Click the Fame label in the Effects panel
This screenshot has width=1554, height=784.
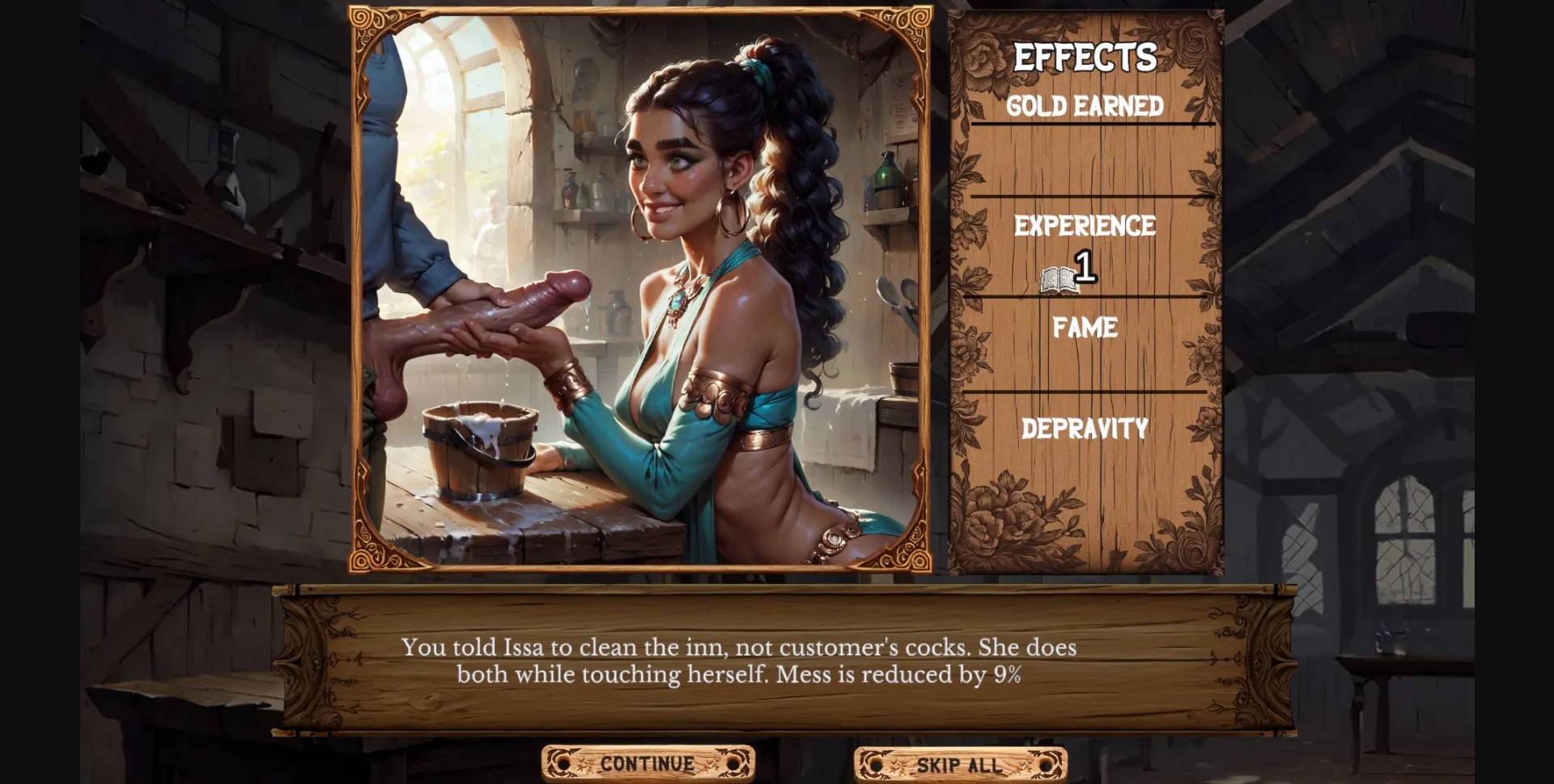[1085, 328]
